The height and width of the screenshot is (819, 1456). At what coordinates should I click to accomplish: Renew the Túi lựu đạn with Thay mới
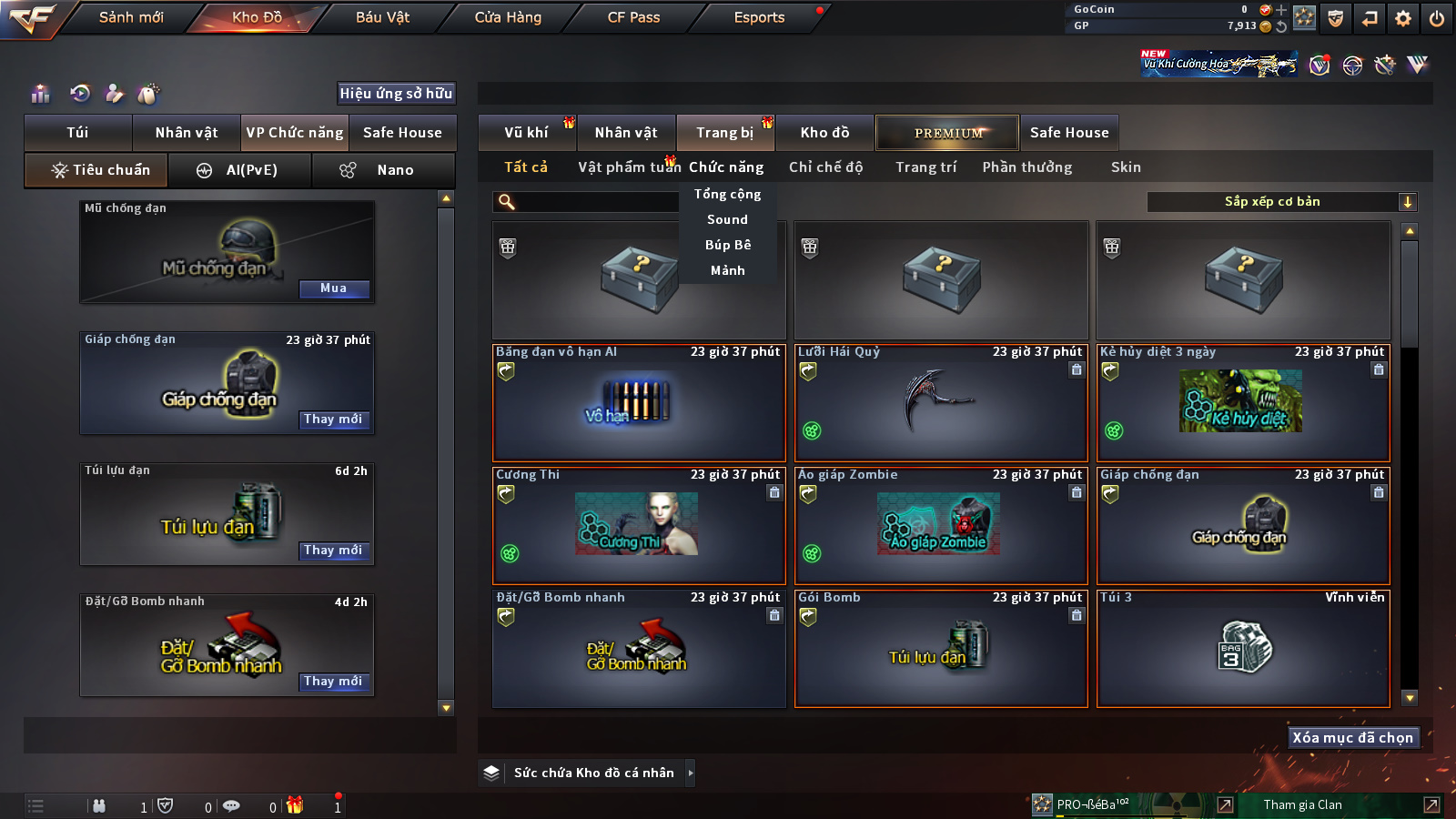click(x=333, y=551)
